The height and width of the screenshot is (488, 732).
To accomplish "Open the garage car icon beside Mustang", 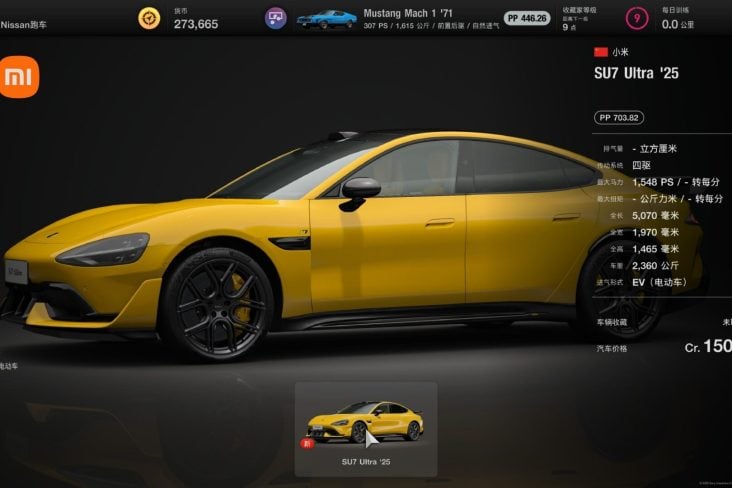I will pos(276,18).
